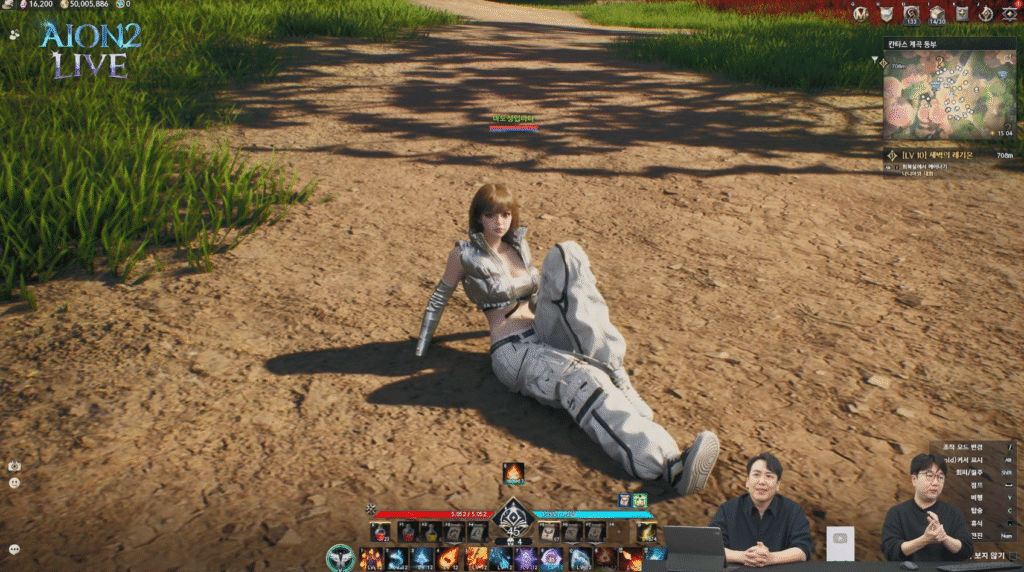Open the gold M menu icon
Screen dimensions: 1024x572
(862, 13)
